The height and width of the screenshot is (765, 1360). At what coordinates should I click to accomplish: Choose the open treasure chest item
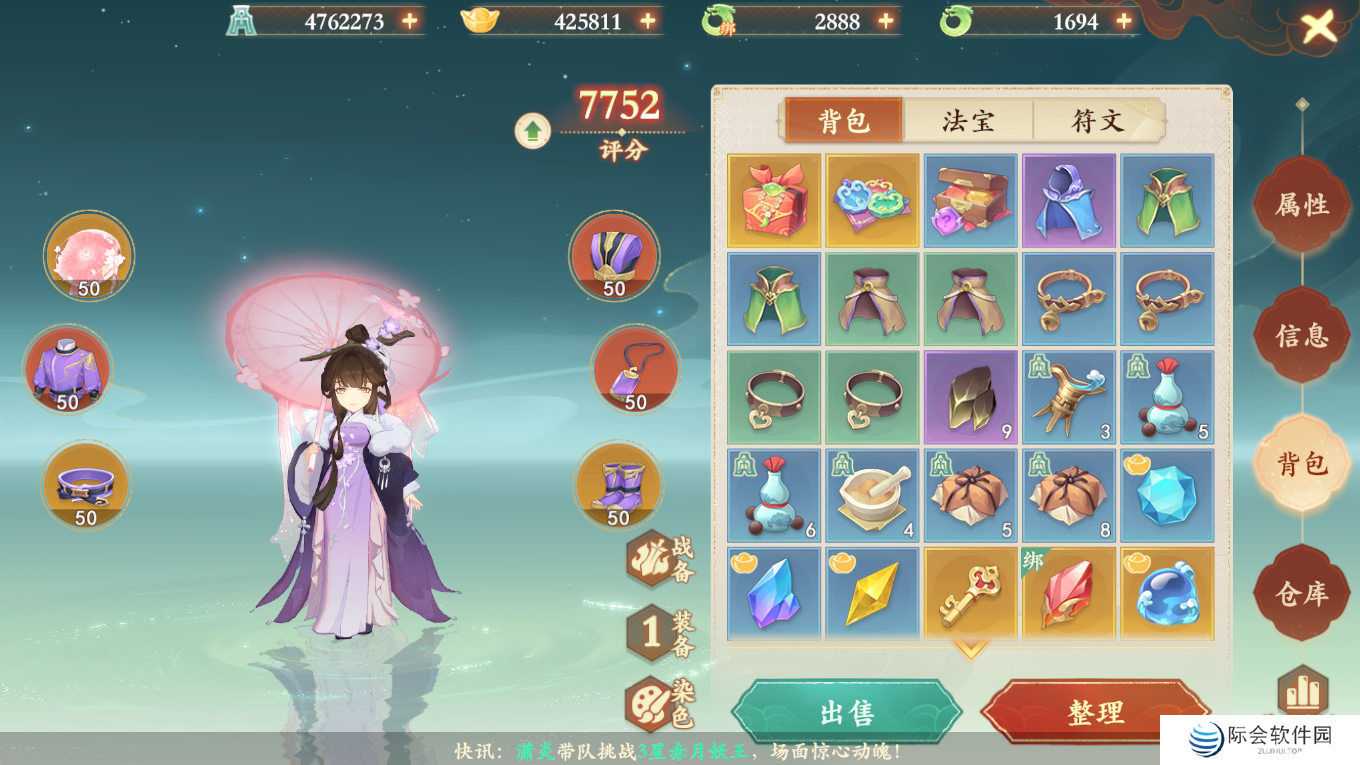point(970,200)
